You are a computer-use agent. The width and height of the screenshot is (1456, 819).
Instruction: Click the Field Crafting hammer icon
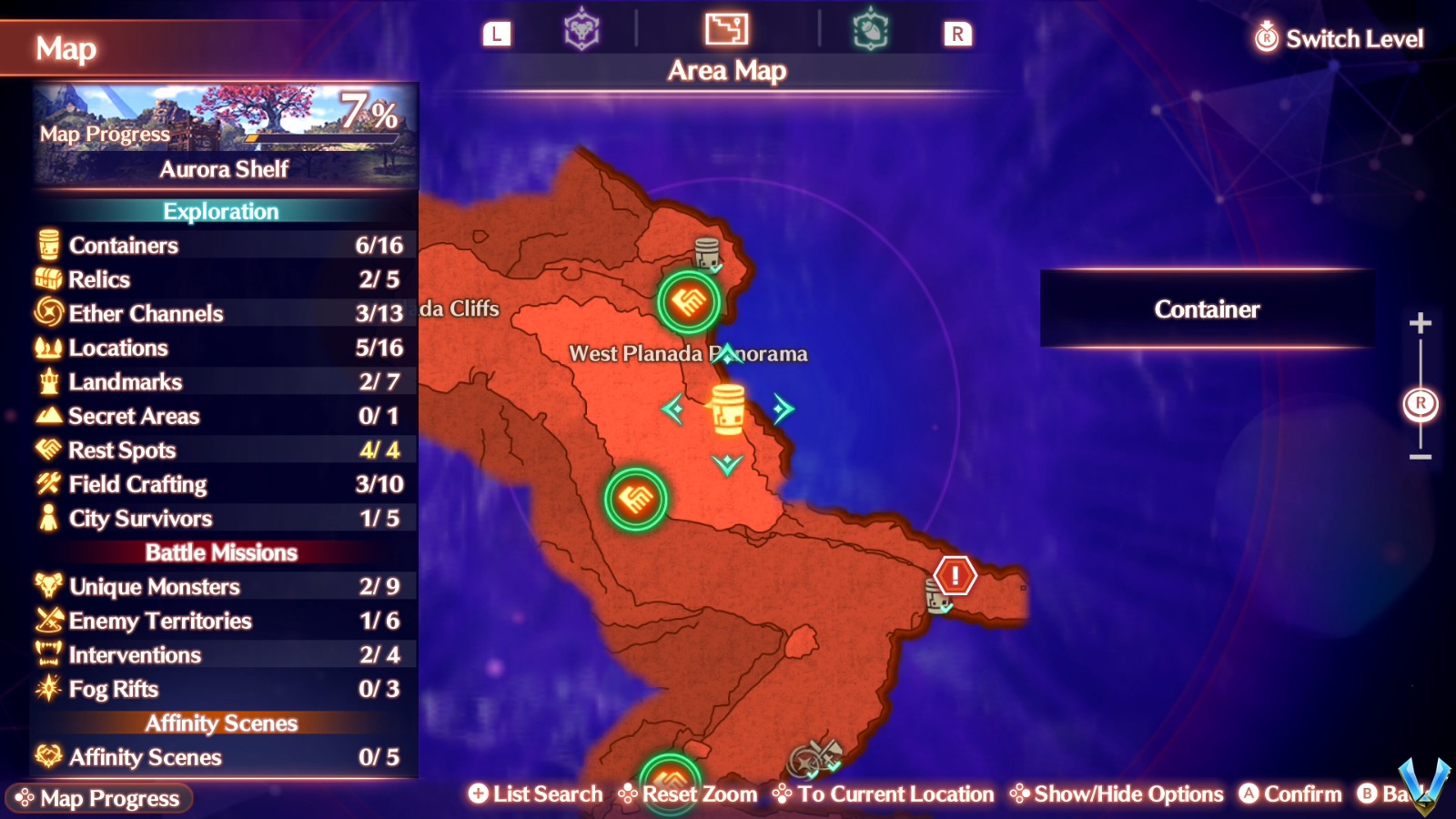pyautogui.click(x=47, y=484)
